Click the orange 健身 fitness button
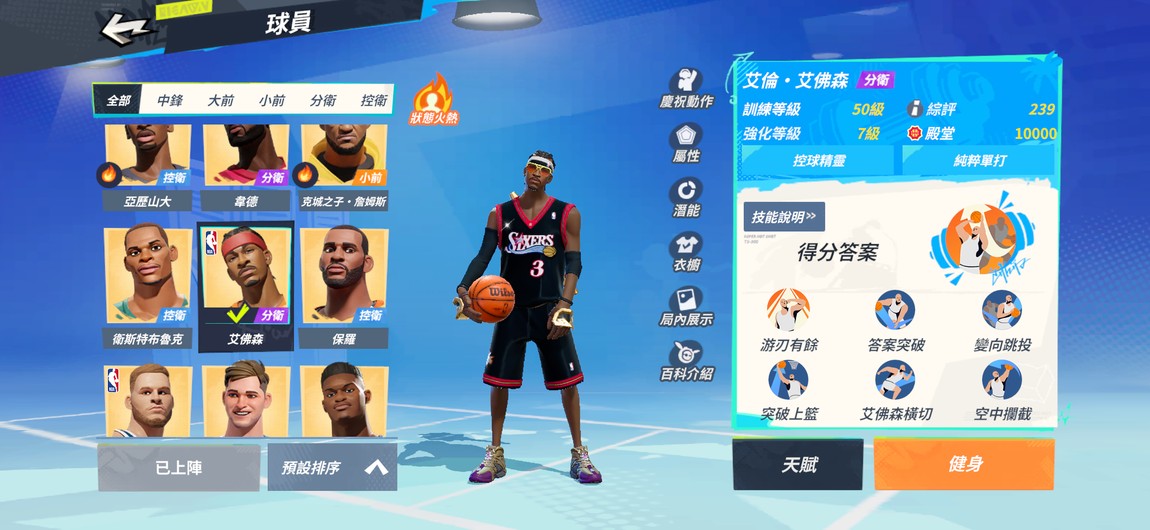This screenshot has height=530, width=1150. 964,465
